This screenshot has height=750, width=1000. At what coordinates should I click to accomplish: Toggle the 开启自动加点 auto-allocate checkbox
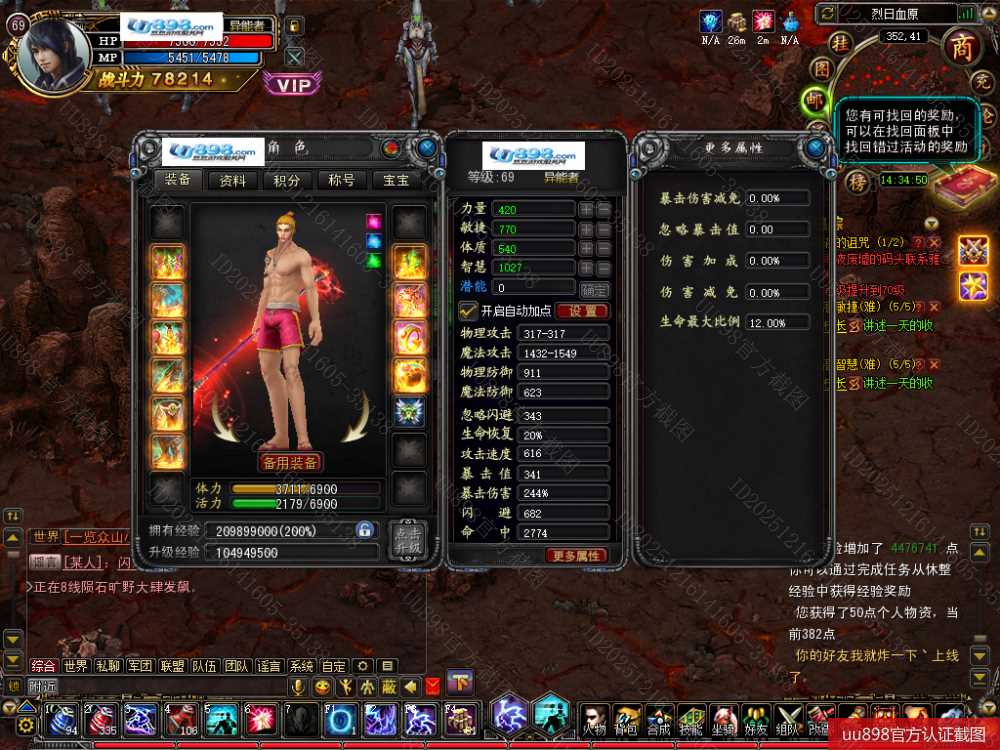click(467, 310)
